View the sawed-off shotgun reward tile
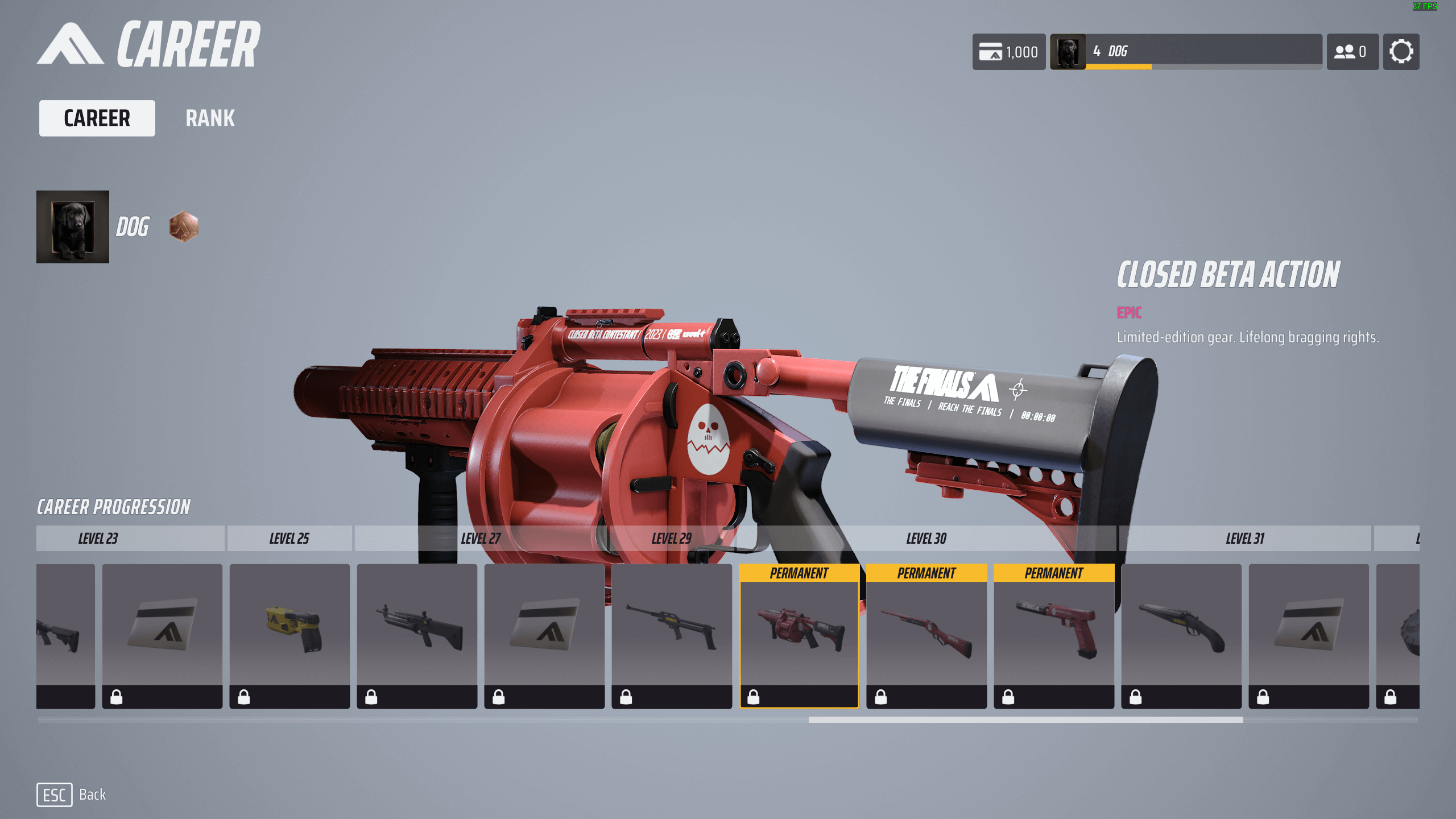This screenshot has width=1456, height=819. pos(1181,635)
